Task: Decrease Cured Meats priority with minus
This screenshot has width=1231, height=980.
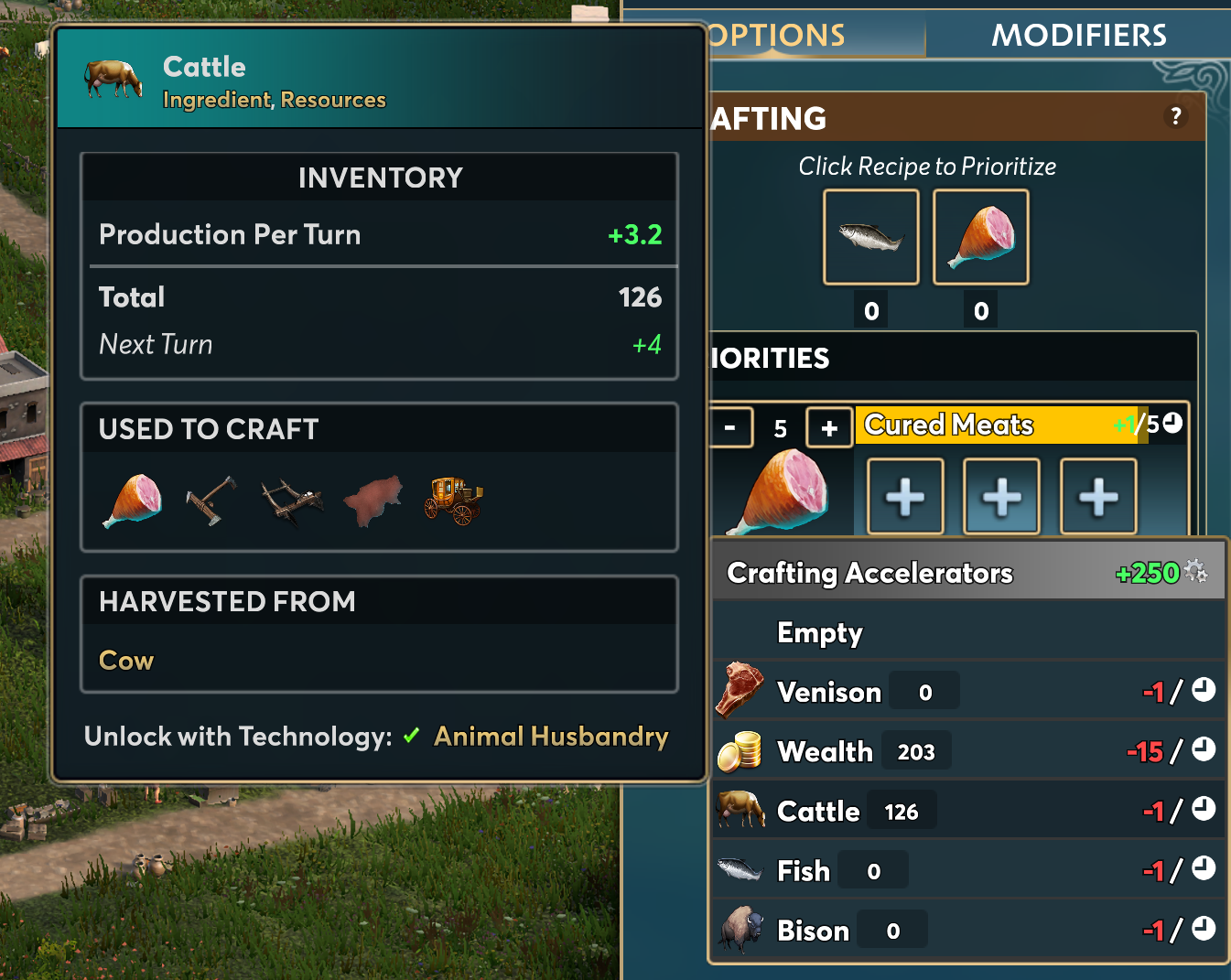Action: 730,427
